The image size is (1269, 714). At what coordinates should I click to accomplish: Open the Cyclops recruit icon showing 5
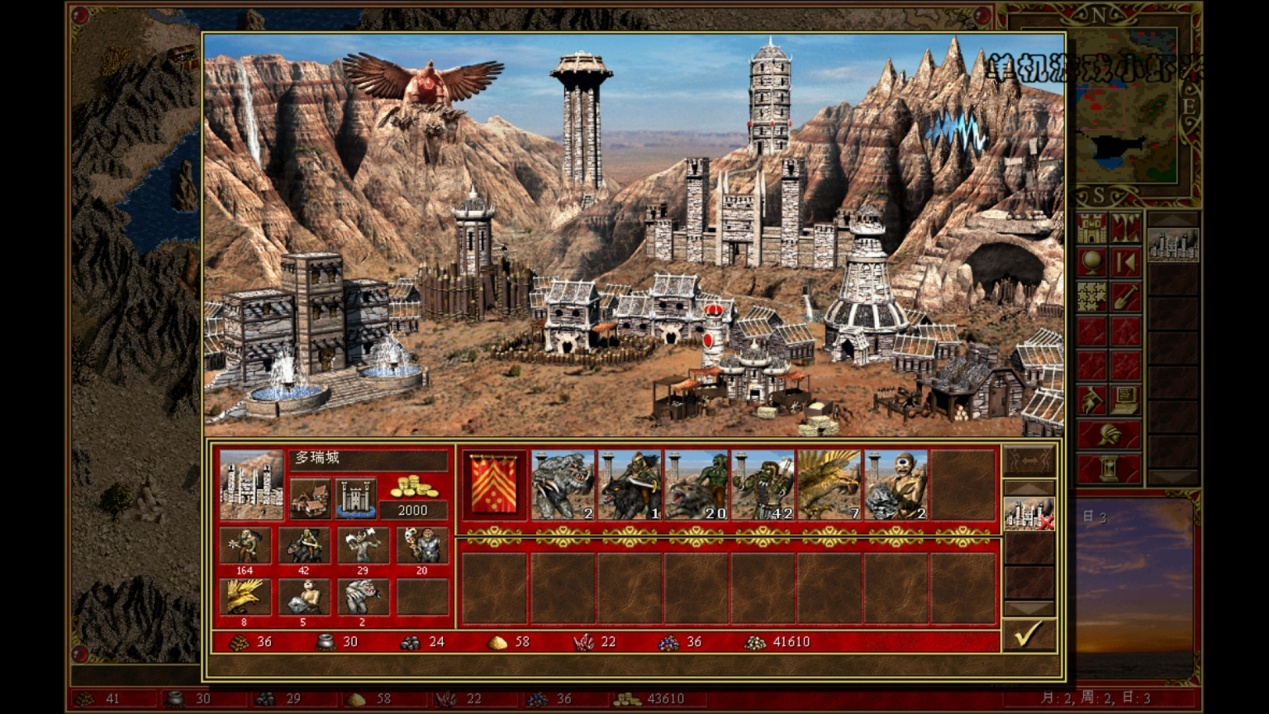click(x=304, y=597)
